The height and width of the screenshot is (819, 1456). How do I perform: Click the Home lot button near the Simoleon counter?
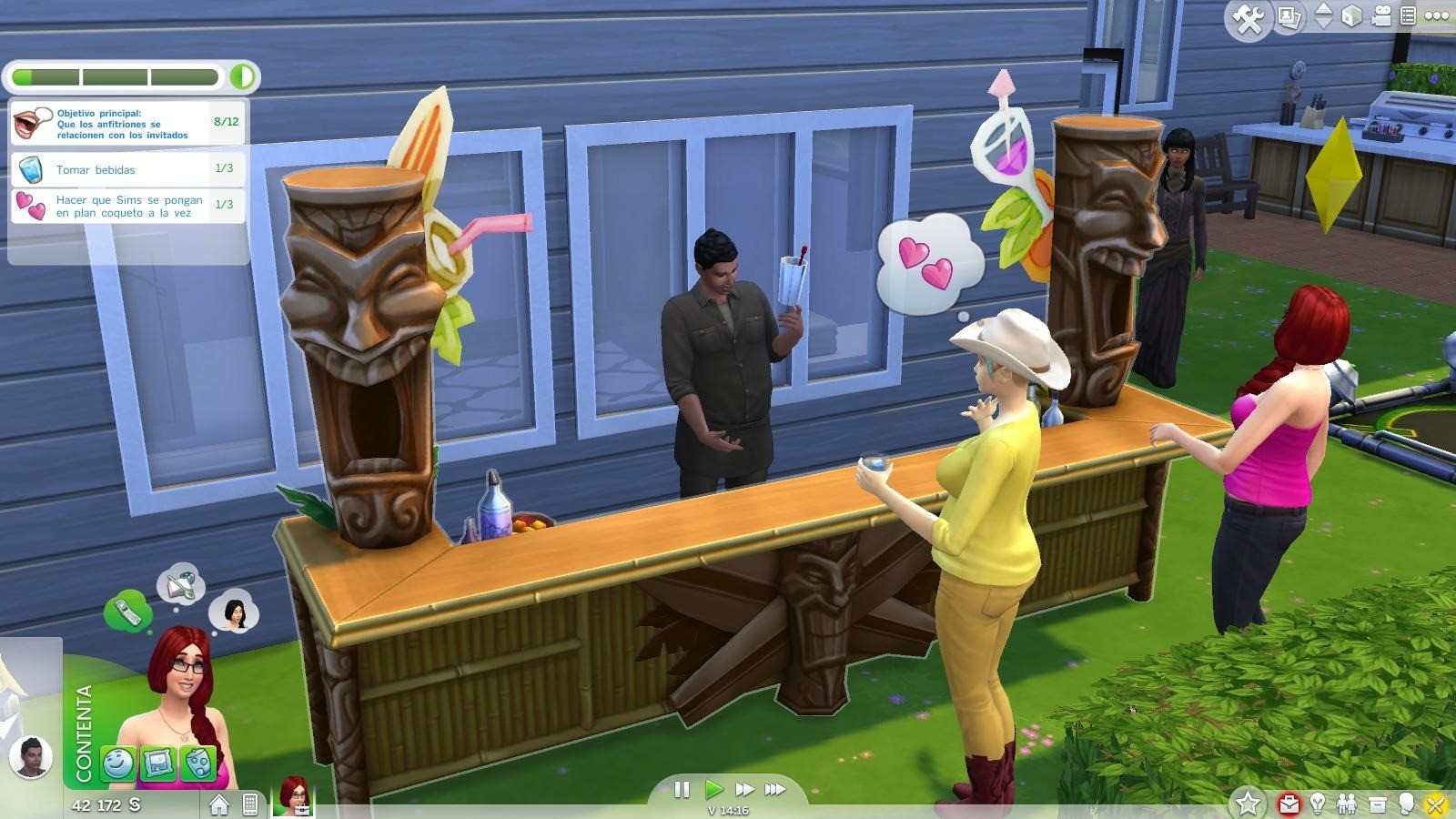[218, 804]
